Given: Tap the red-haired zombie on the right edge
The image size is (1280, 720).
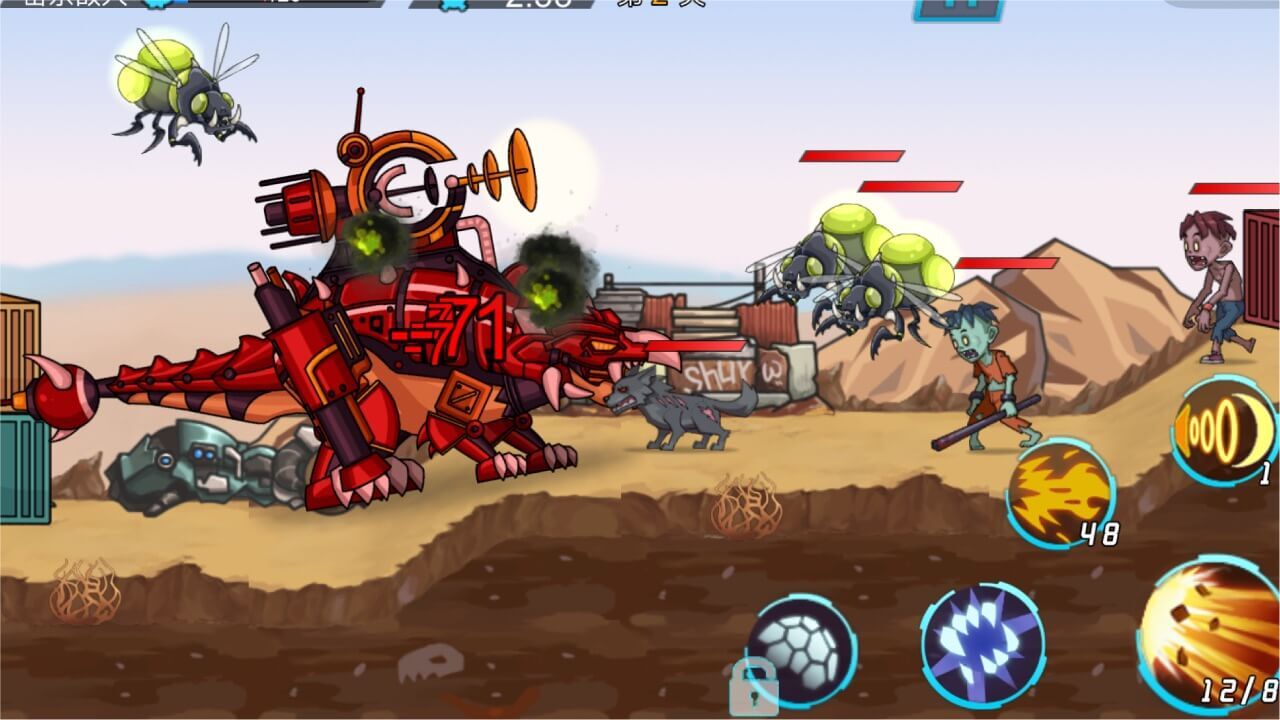Looking at the screenshot, I should pyautogui.click(x=1210, y=280).
